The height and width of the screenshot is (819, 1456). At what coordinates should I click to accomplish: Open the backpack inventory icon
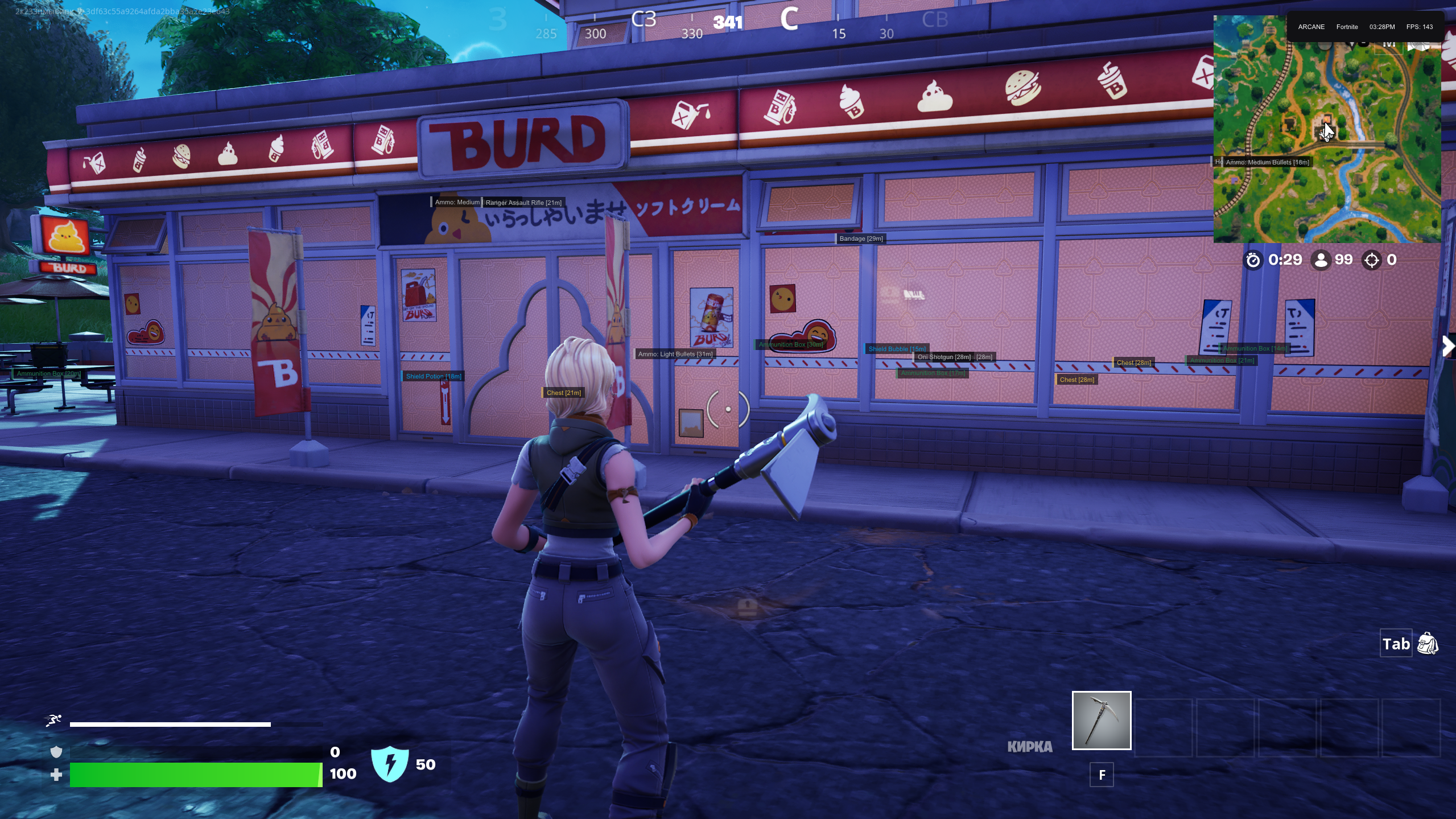coord(1428,644)
